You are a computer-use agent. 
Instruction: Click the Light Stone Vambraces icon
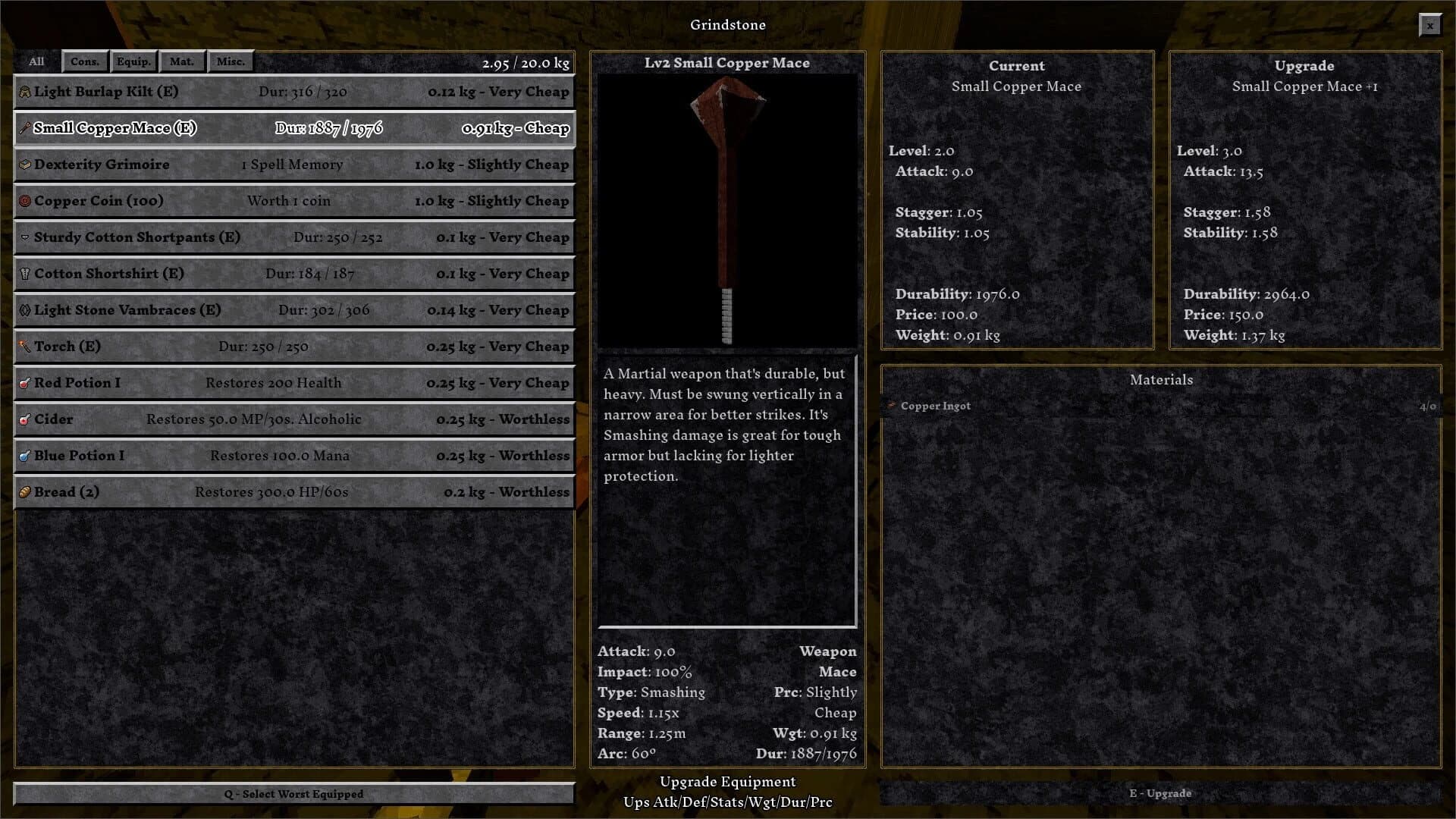click(24, 310)
